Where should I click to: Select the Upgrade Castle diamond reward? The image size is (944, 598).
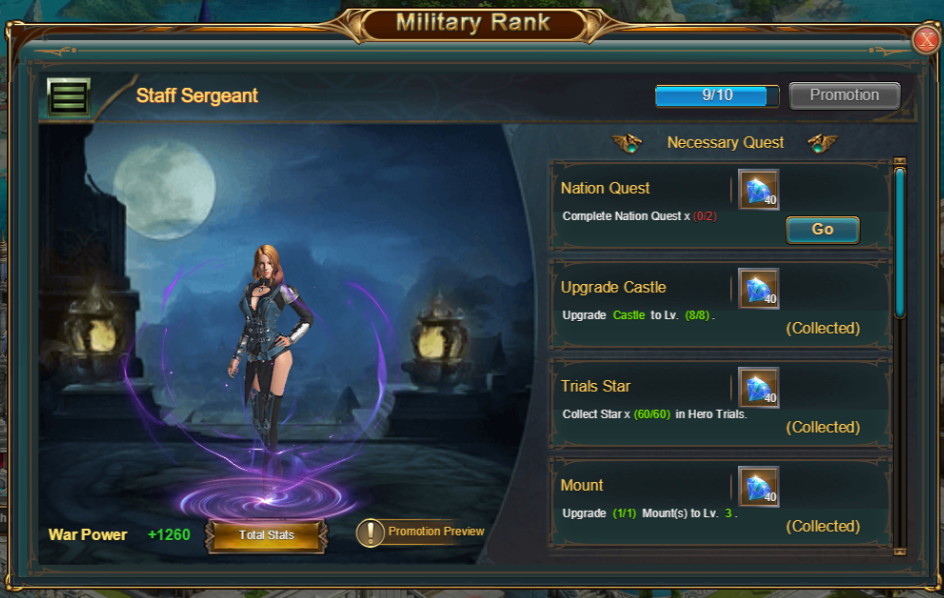pyautogui.click(x=758, y=288)
